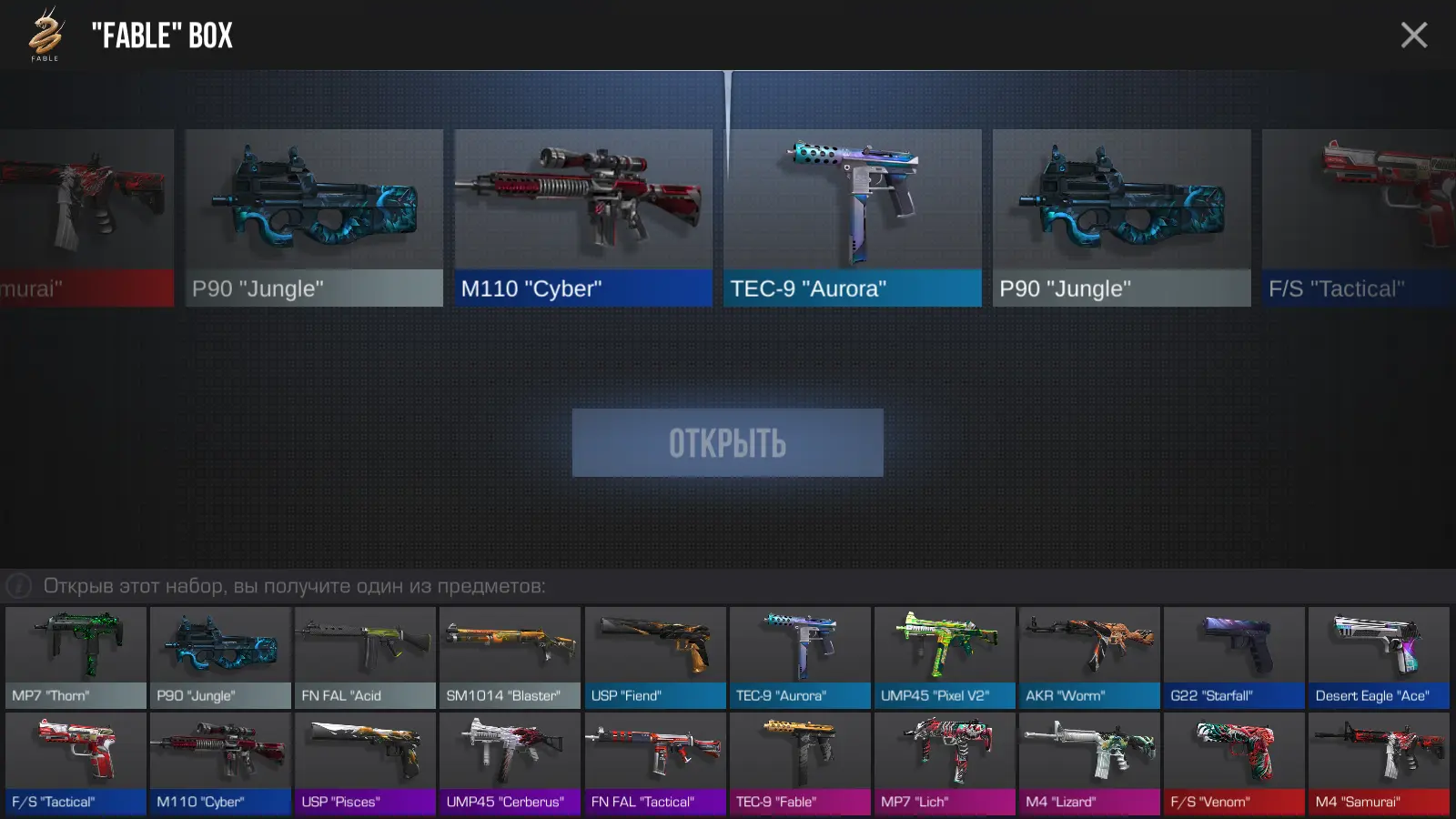Image resolution: width=1456 pixels, height=819 pixels.
Task: Pick the Desert Eagle "Ace" item tile
Action: [1379, 657]
